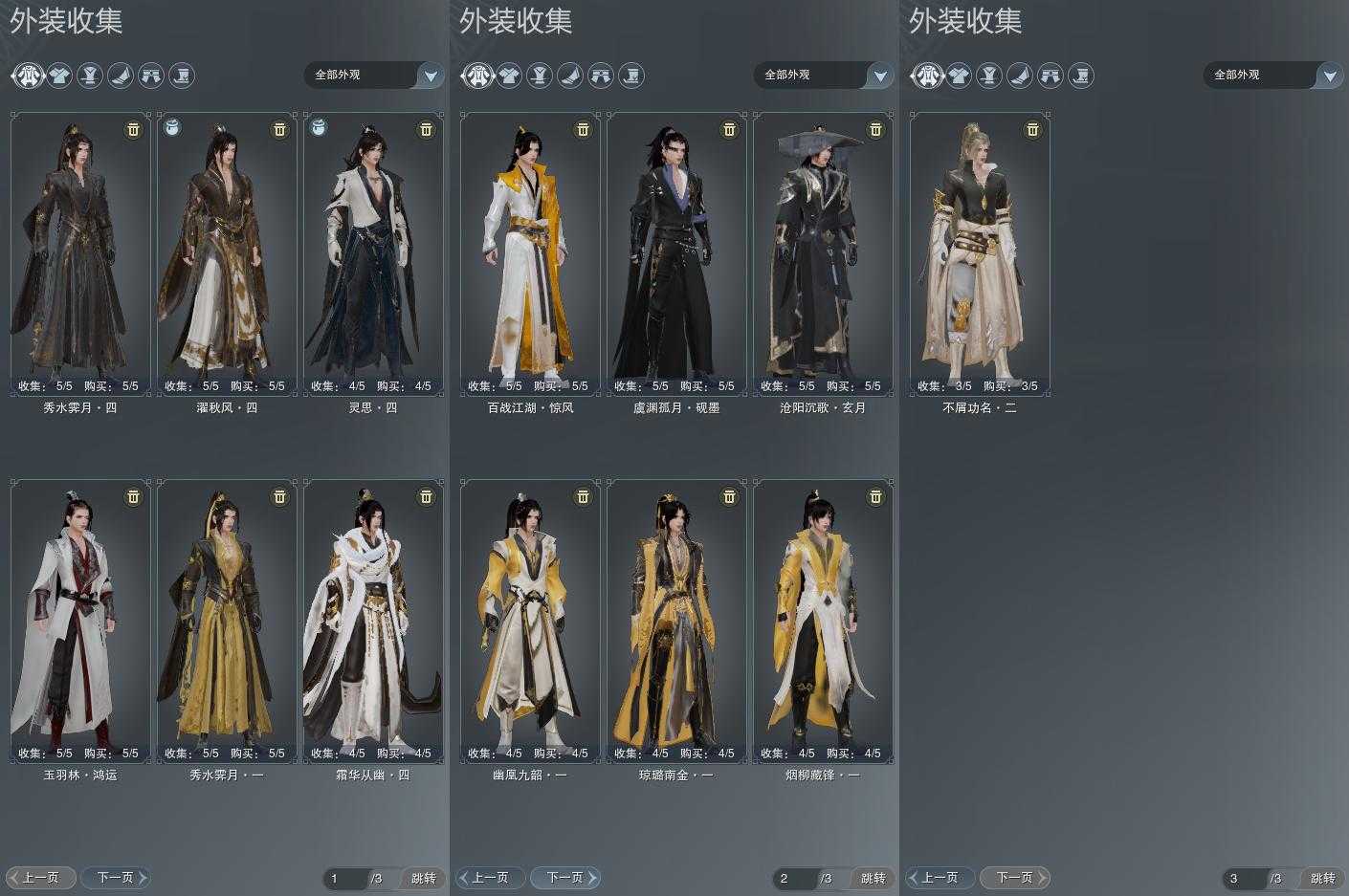Click the trash icon on 不屑功名·二 card
Image resolution: width=1349 pixels, height=896 pixels.
click(1032, 129)
